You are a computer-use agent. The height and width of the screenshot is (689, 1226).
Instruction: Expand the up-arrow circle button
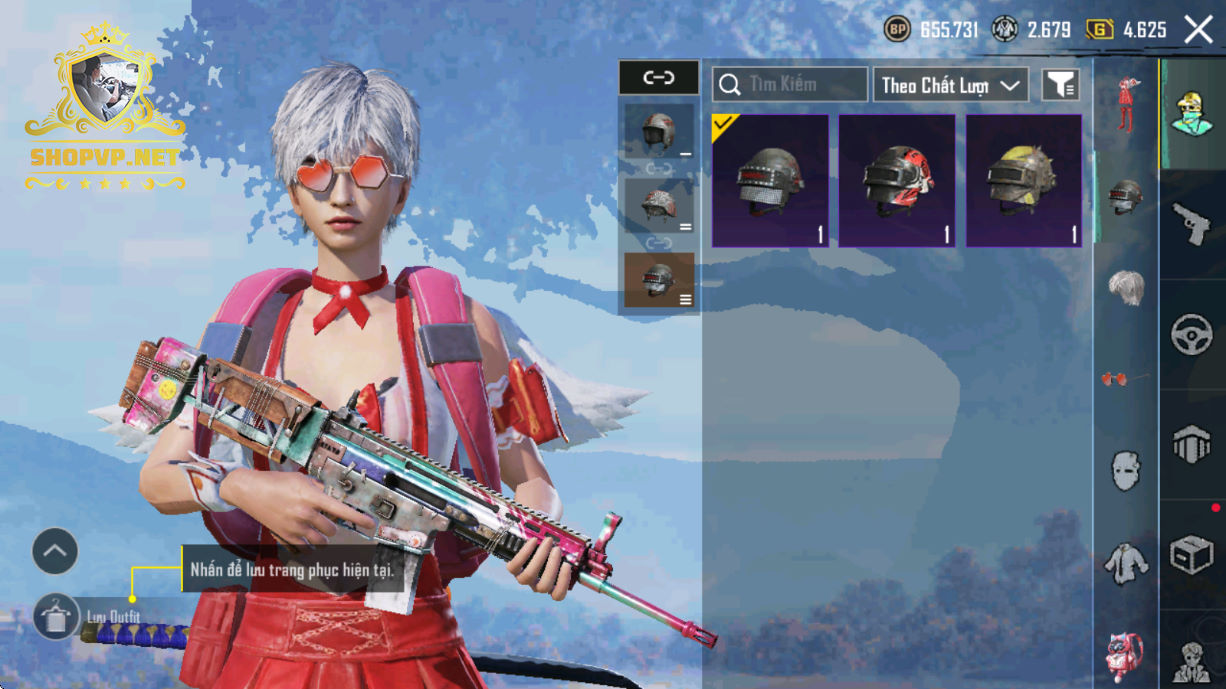pyautogui.click(x=55, y=551)
